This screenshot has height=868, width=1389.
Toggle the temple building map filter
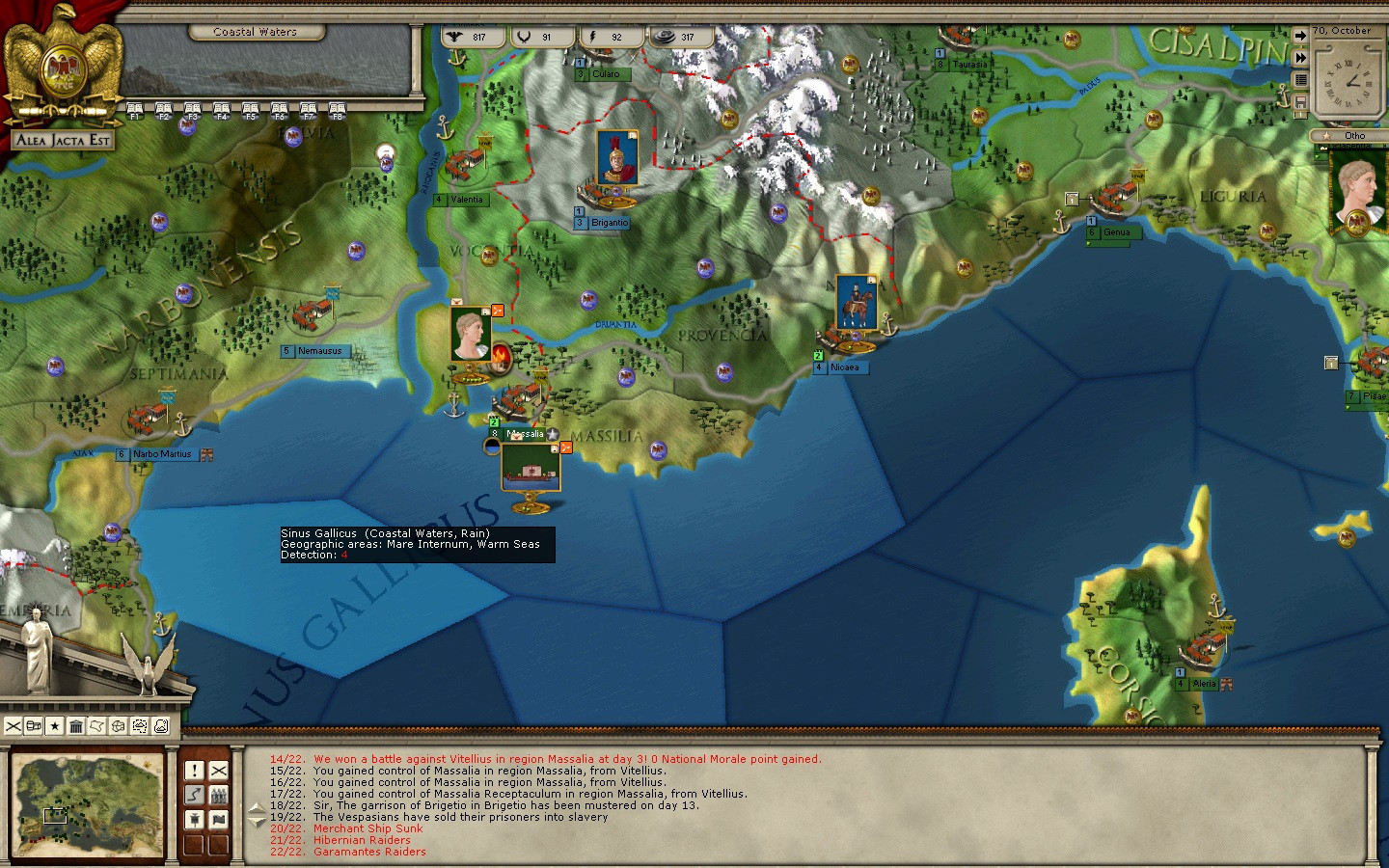pos(76,726)
